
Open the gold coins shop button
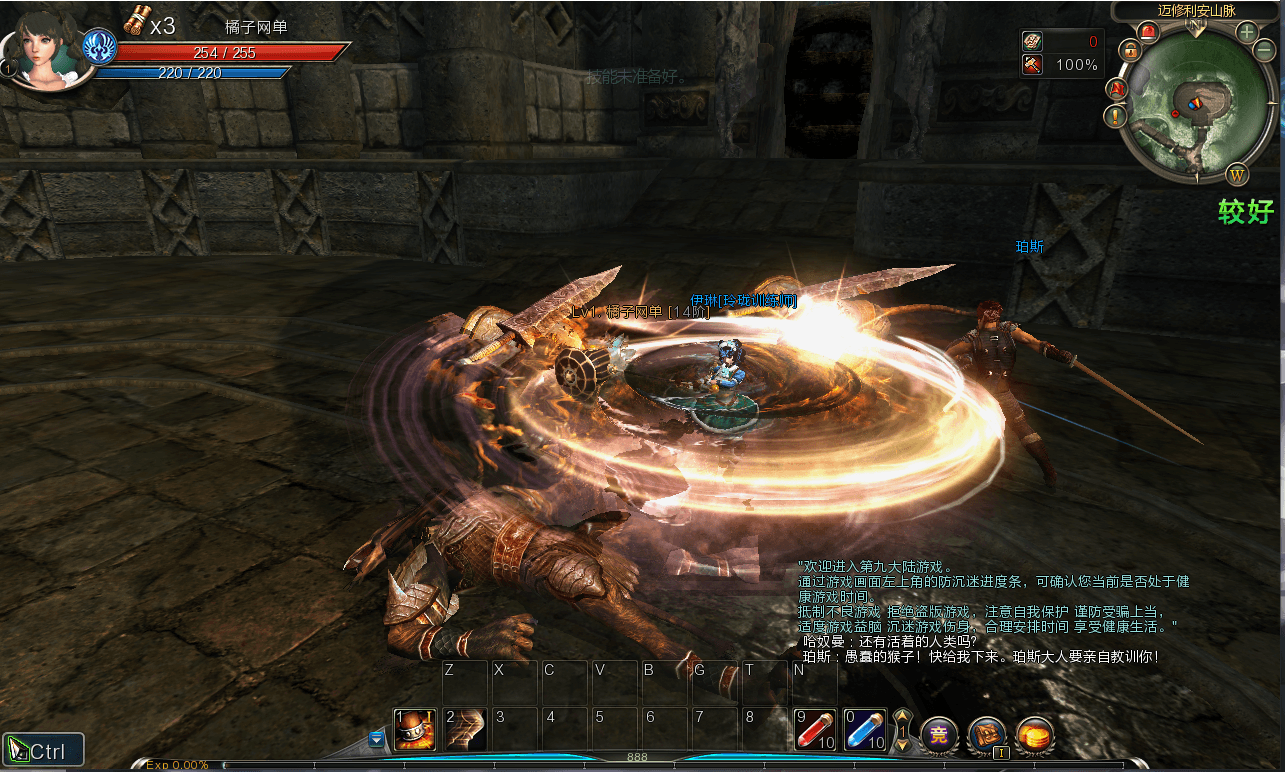(1036, 735)
